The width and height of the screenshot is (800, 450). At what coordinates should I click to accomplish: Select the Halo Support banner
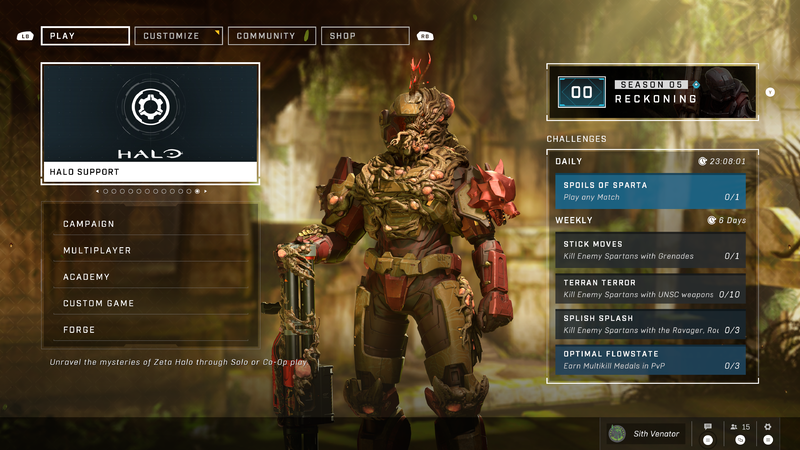[x=150, y=122]
